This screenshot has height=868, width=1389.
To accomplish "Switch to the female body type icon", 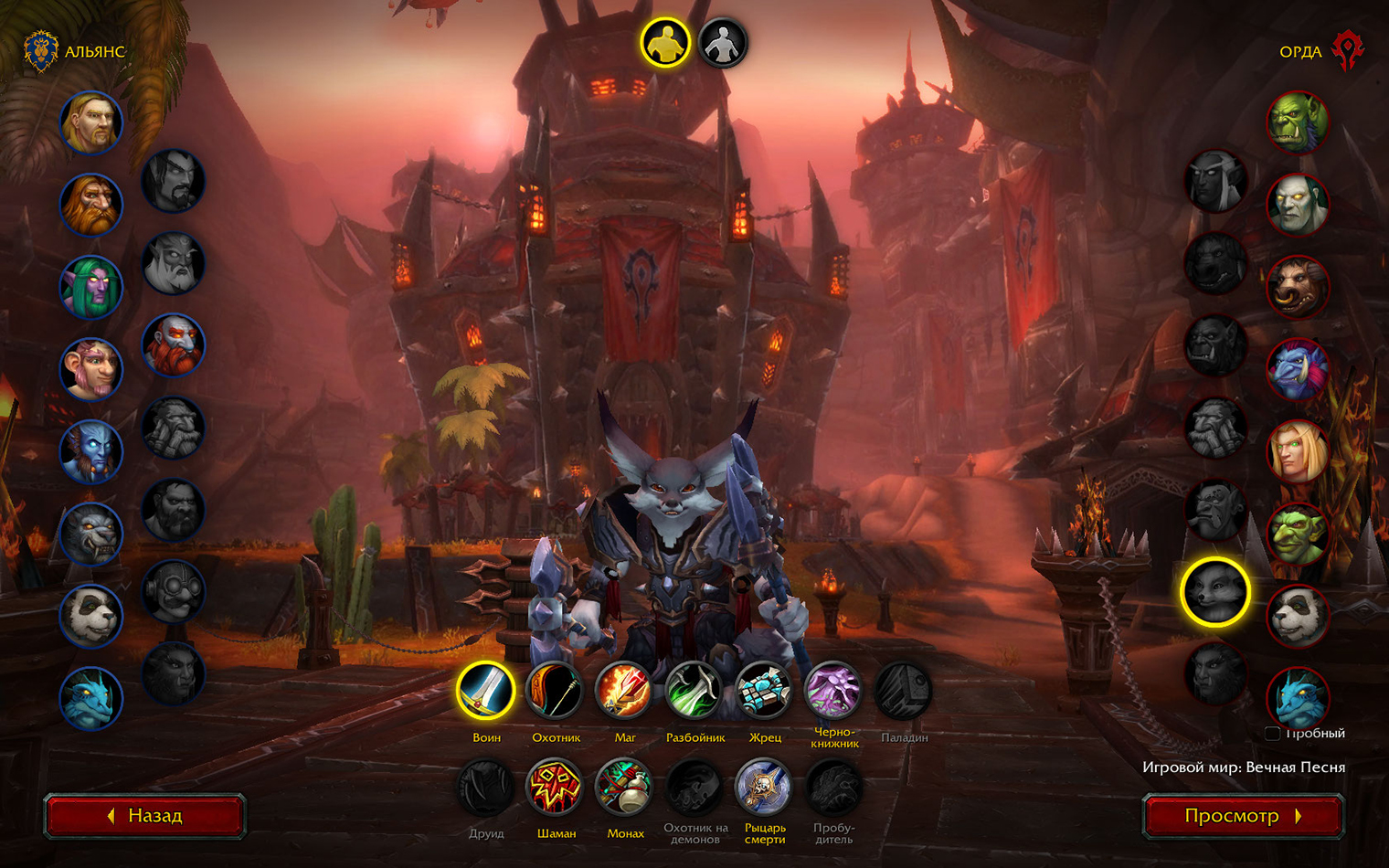I will coord(723,43).
